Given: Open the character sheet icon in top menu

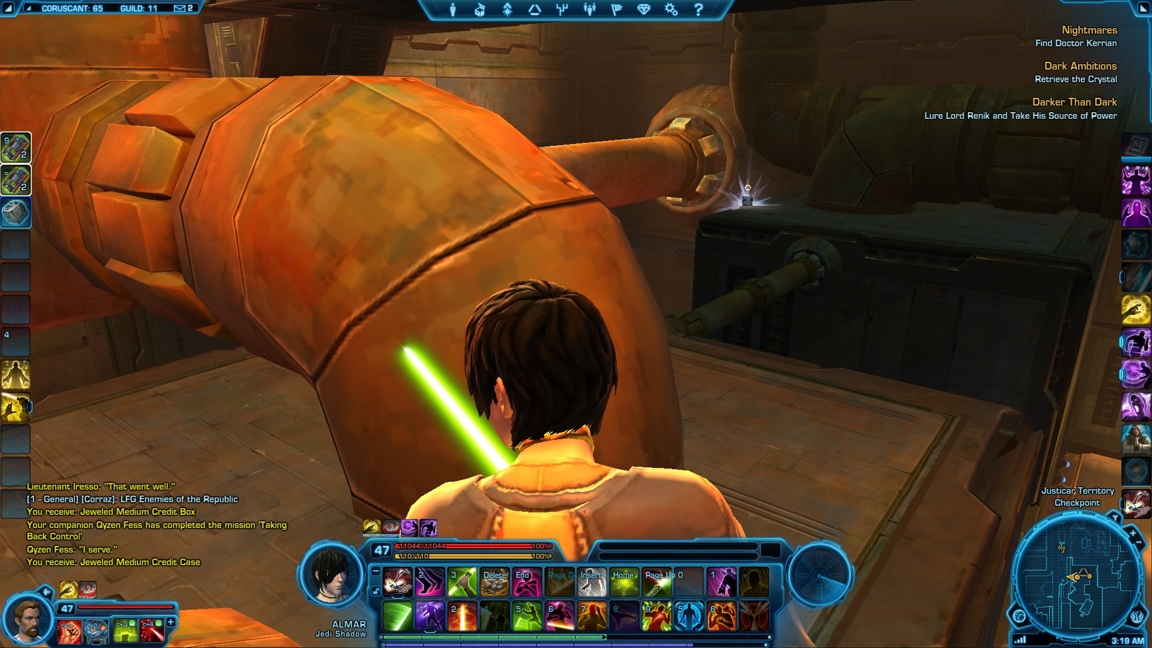Looking at the screenshot, I should point(453,10).
